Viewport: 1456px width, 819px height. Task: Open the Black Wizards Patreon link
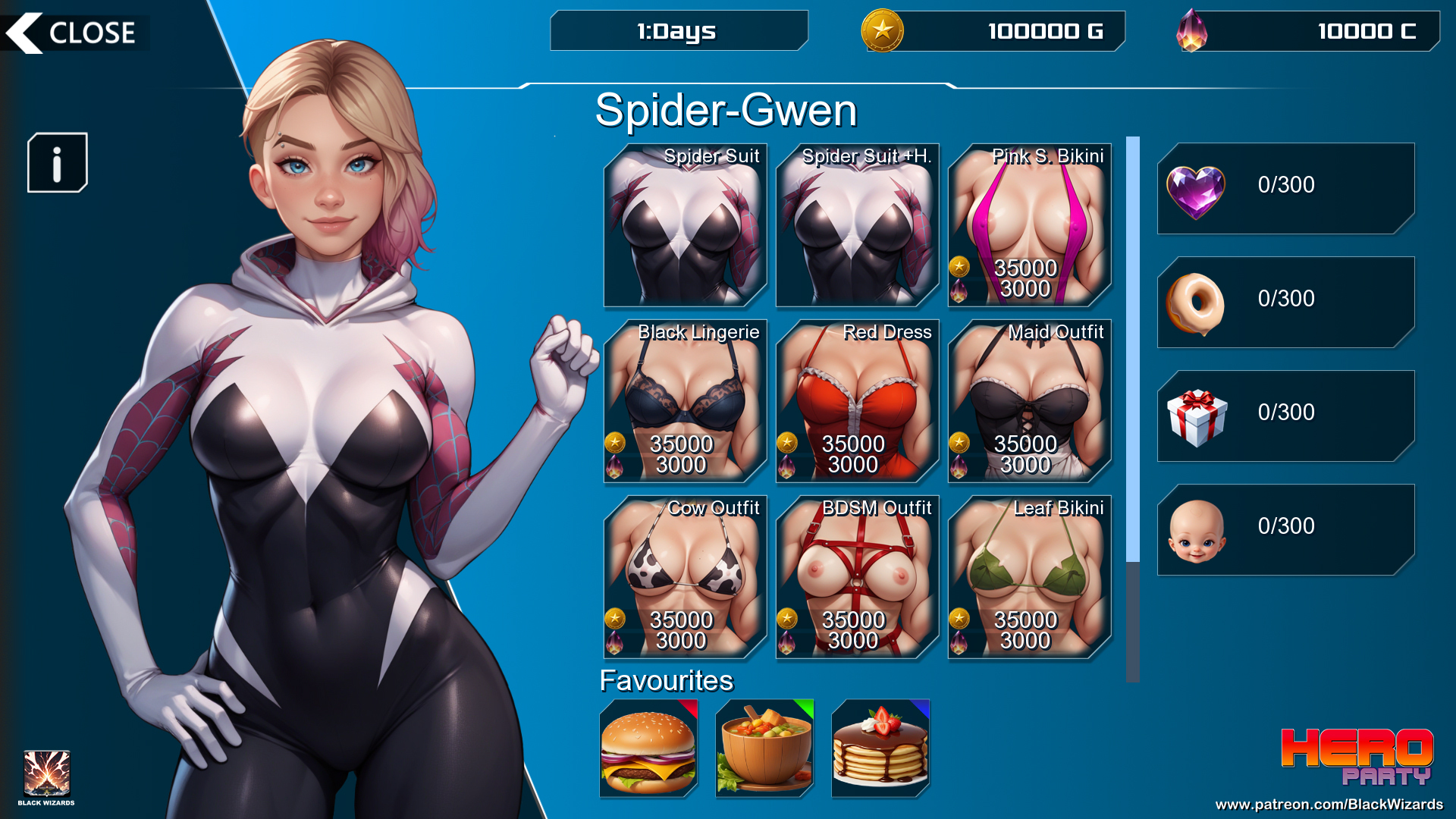tap(1329, 805)
